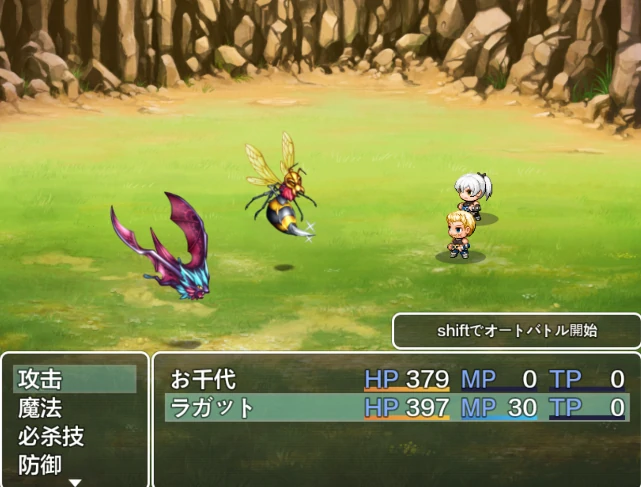This screenshot has height=487, width=641.
Task: Pick the 防御 defend command
Action: pyautogui.click(x=74, y=465)
